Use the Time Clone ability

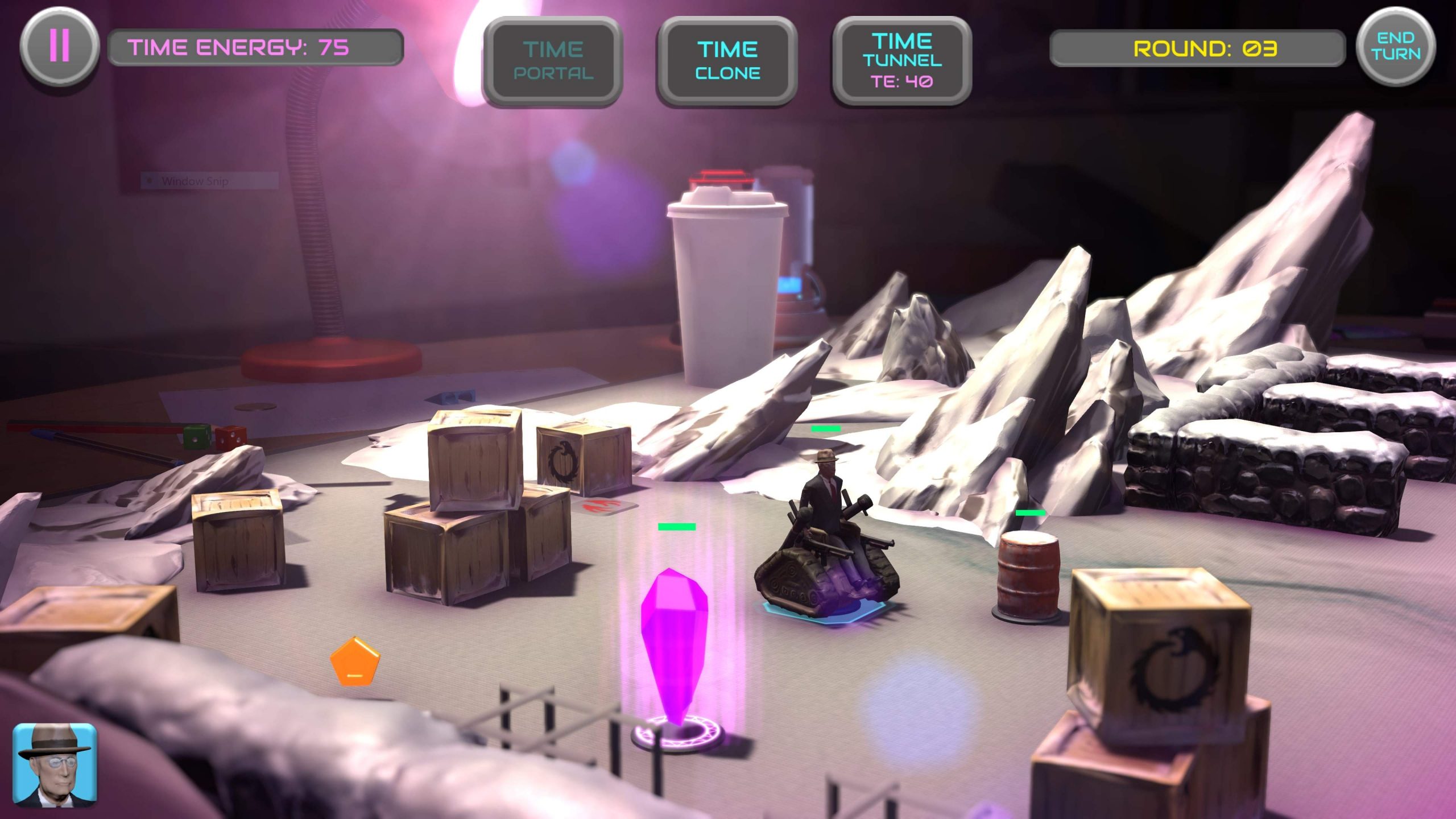727,61
